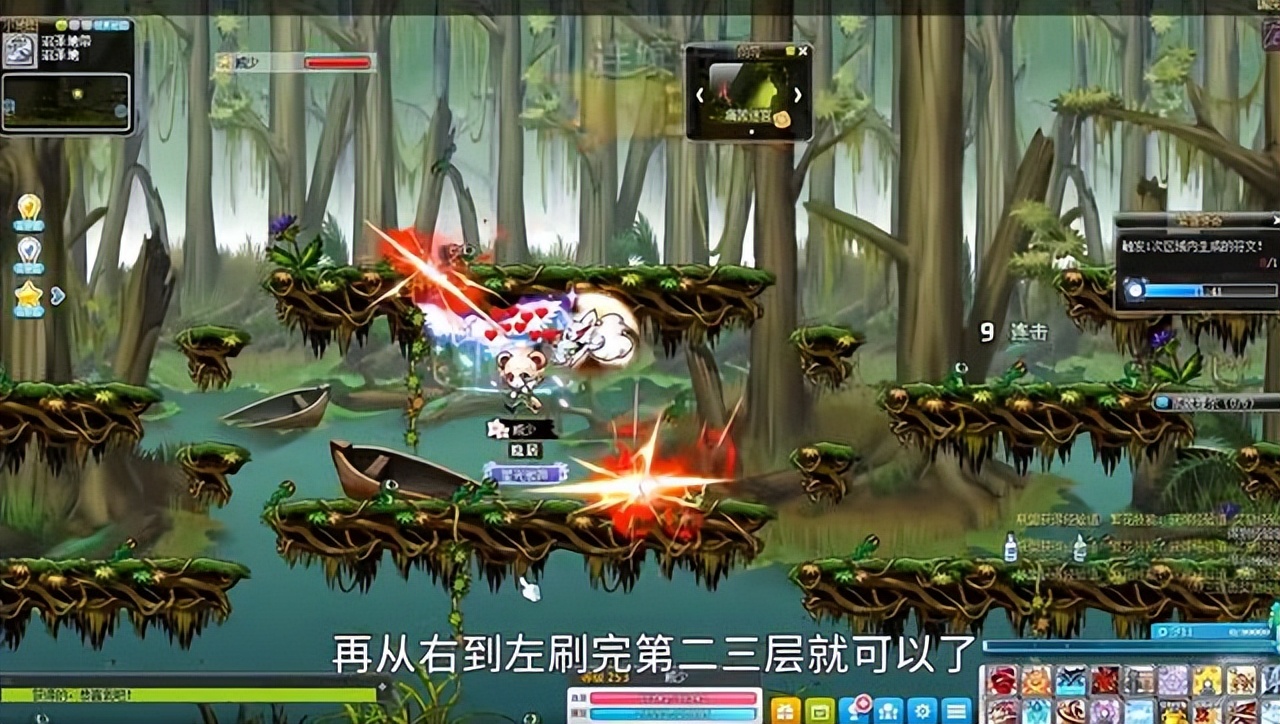1280x724 pixels.
Task: Expand the arrow beside the star icon
Action: tap(57, 295)
